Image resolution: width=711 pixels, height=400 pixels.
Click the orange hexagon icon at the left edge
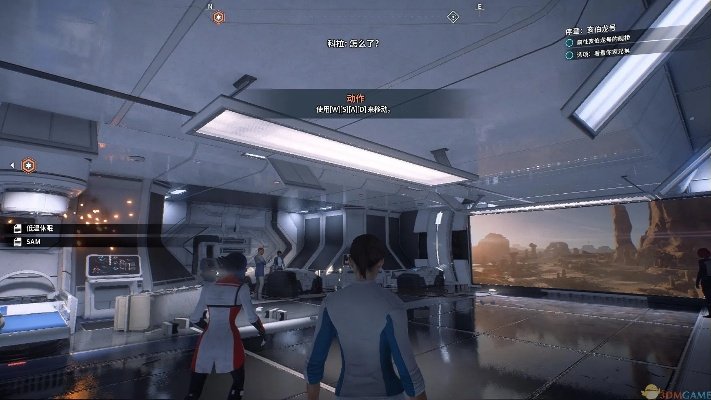click(29, 164)
